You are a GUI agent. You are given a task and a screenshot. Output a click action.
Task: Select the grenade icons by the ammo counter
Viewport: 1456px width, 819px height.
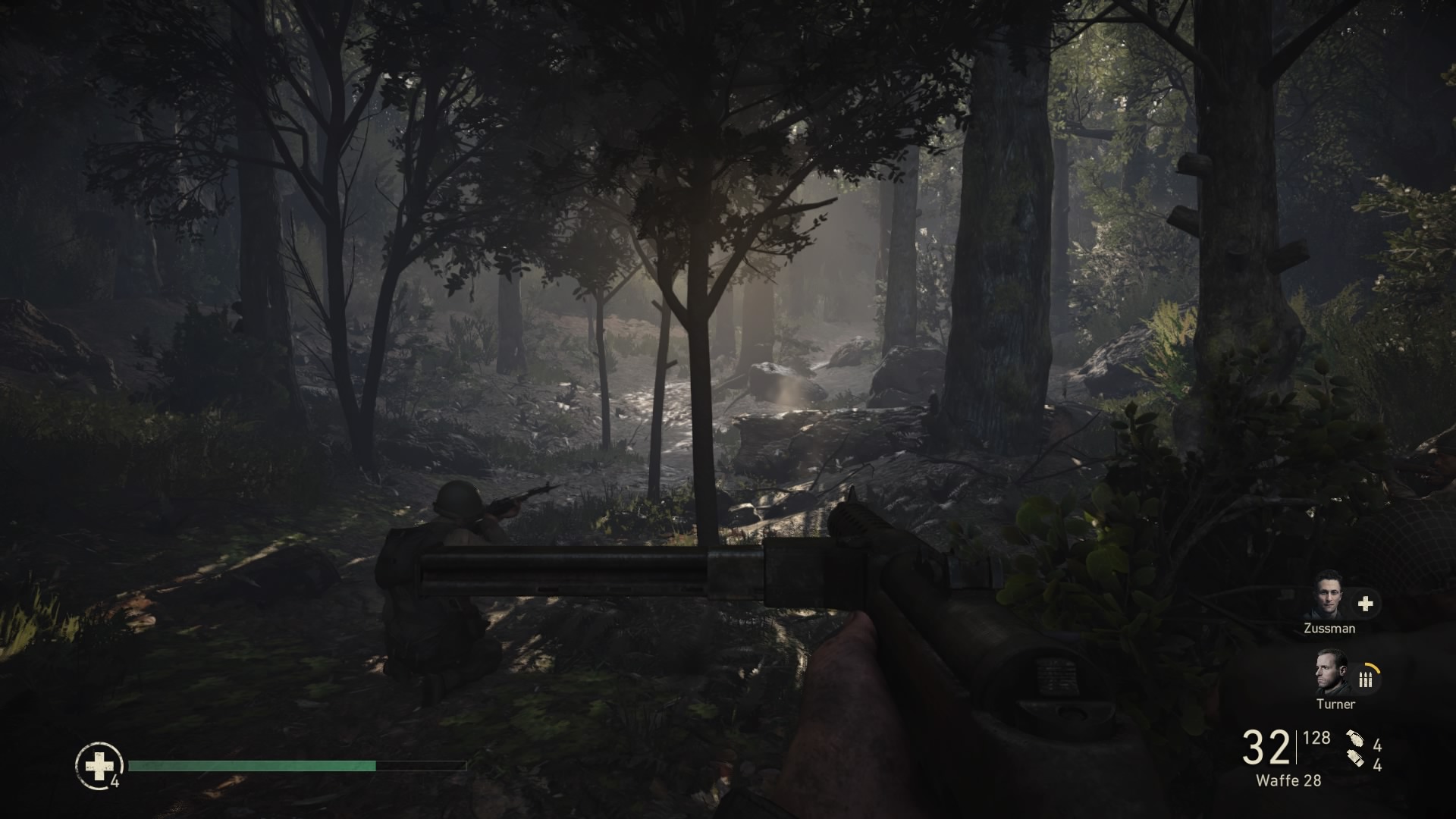1355,752
